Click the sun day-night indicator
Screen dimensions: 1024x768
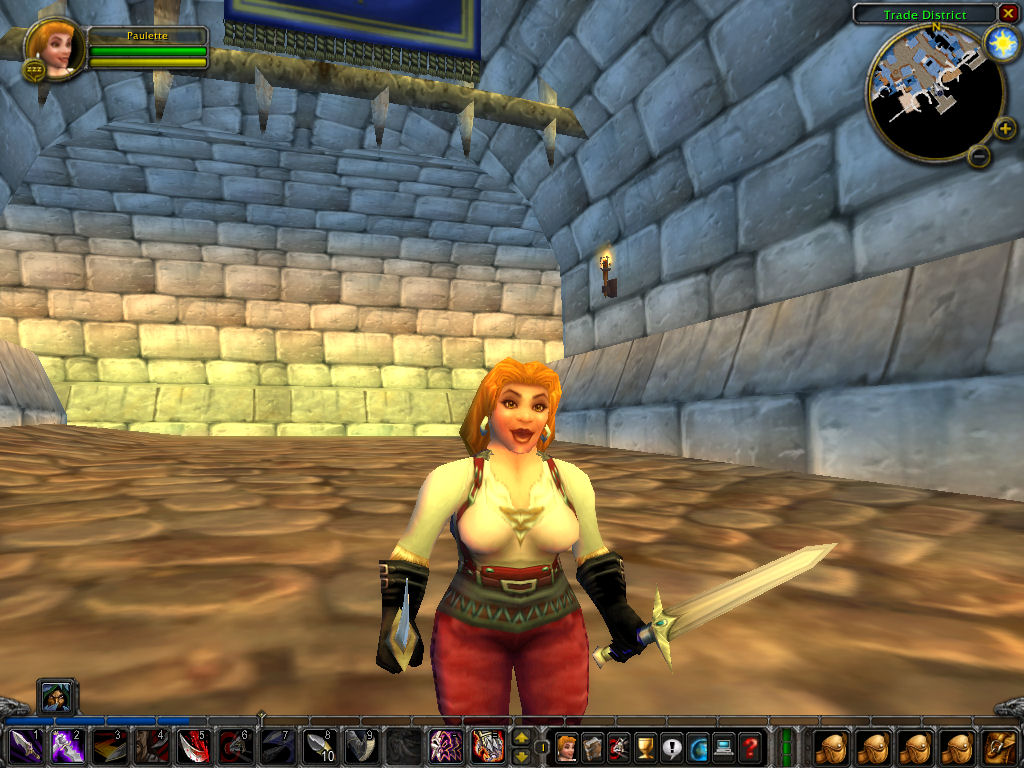click(x=999, y=42)
